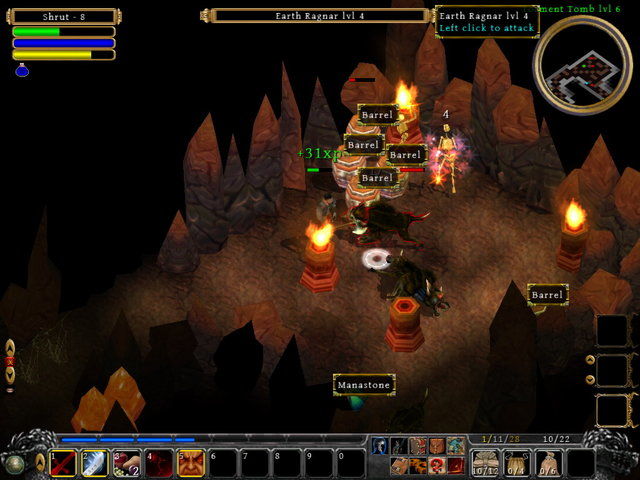Activate hotbar slot 1 red sword skill

click(63, 463)
